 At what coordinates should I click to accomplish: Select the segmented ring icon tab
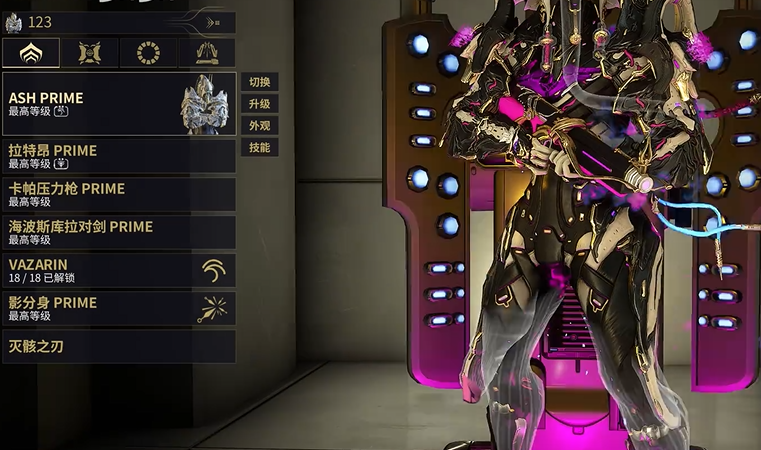148,53
